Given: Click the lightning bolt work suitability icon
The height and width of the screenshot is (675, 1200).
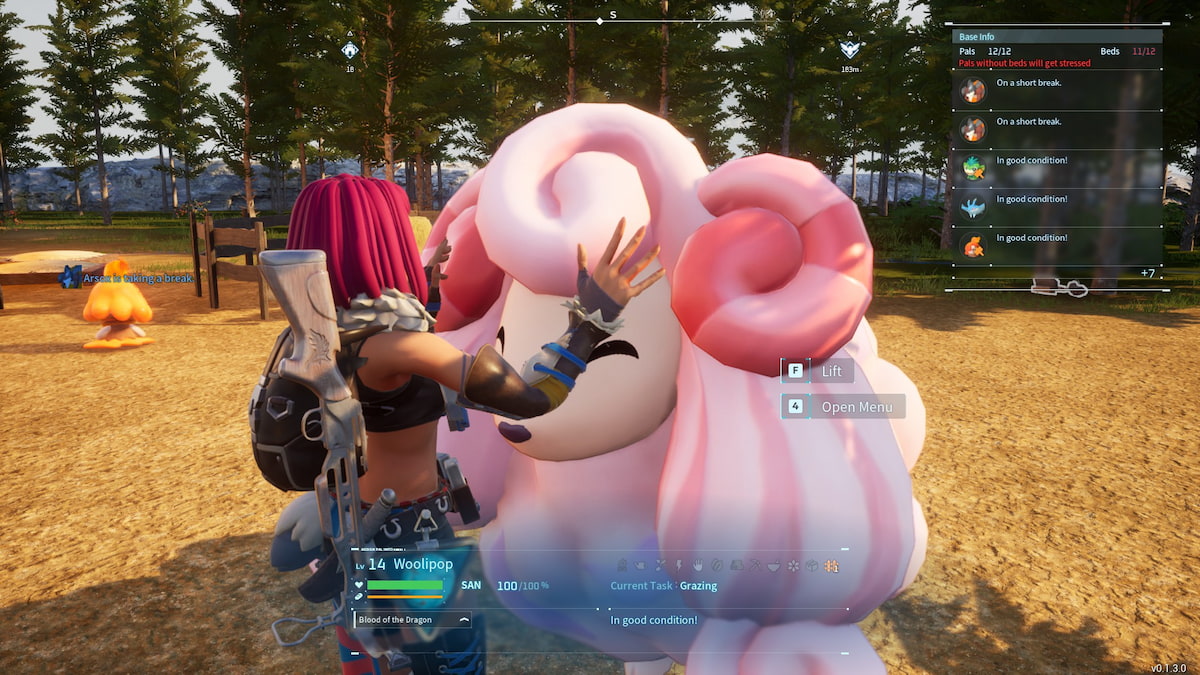Looking at the screenshot, I should pyautogui.click(x=678, y=566).
